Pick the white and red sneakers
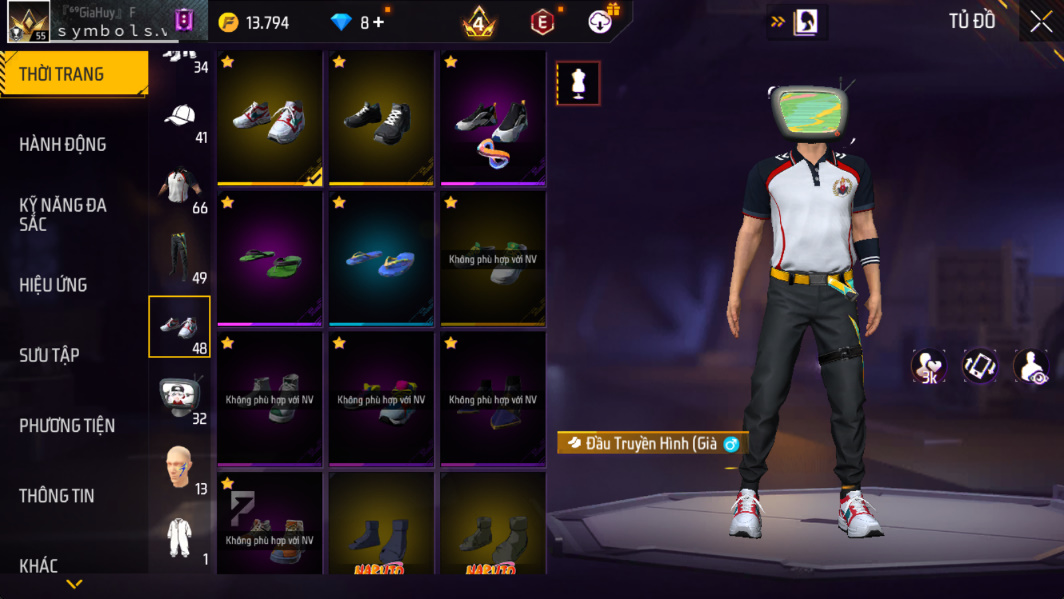The width and height of the screenshot is (1064, 599). pyautogui.click(x=270, y=118)
